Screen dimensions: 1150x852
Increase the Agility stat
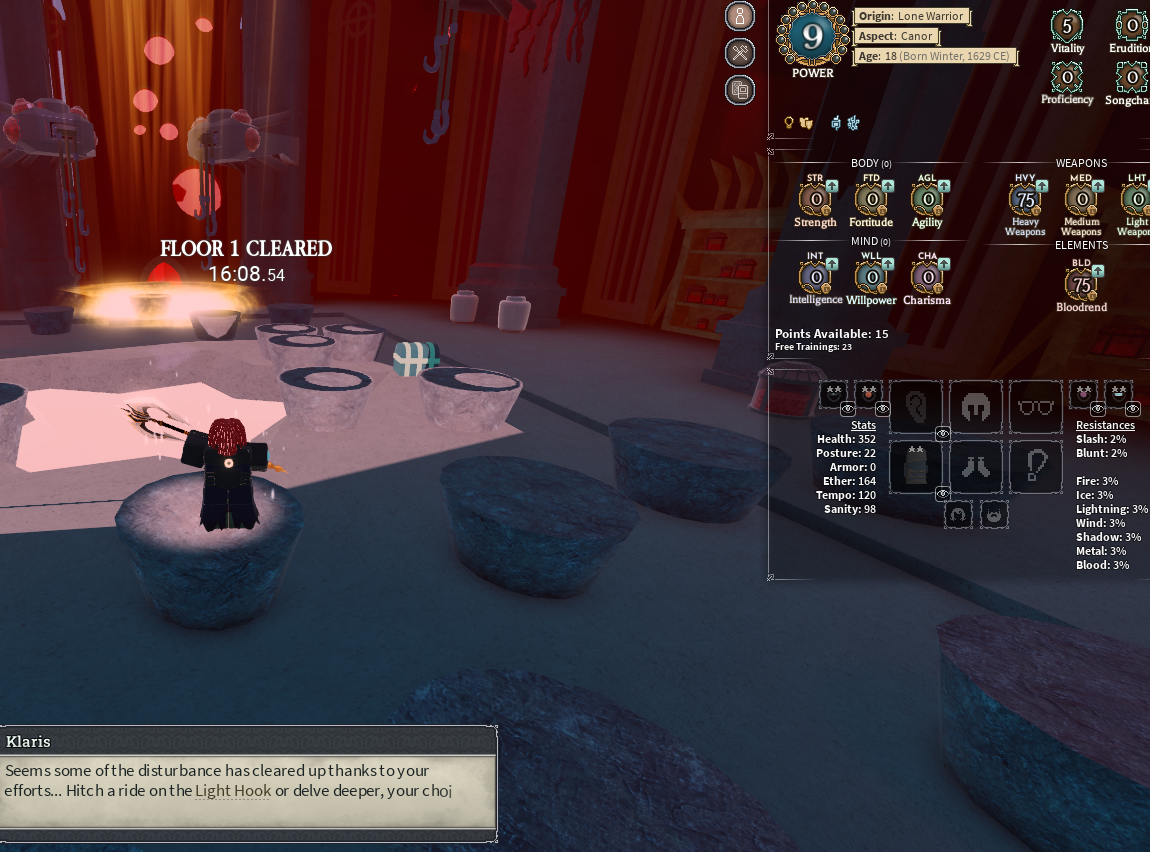coord(944,185)
